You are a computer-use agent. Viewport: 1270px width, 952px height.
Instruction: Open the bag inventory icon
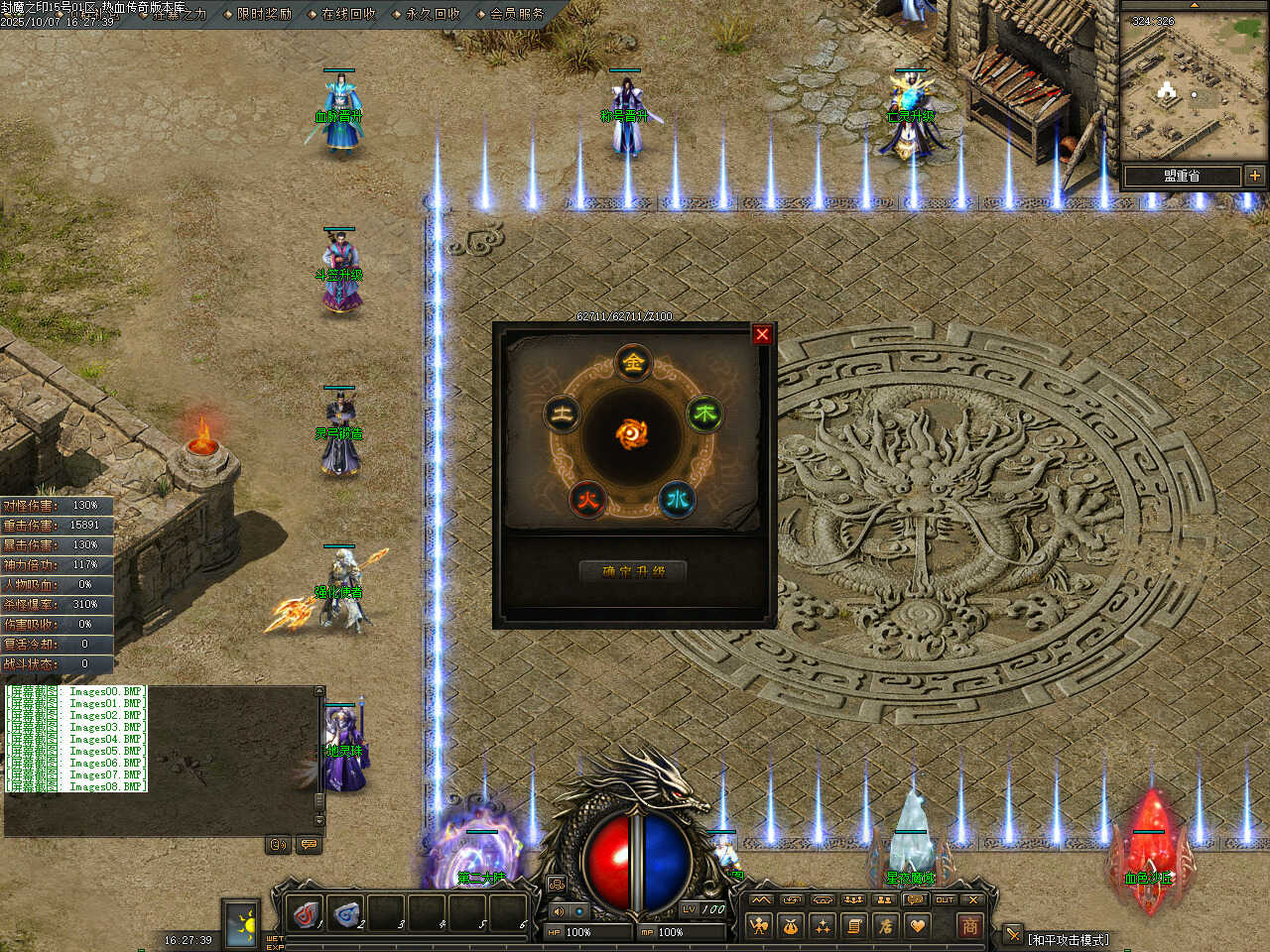[x=791, y=926]
